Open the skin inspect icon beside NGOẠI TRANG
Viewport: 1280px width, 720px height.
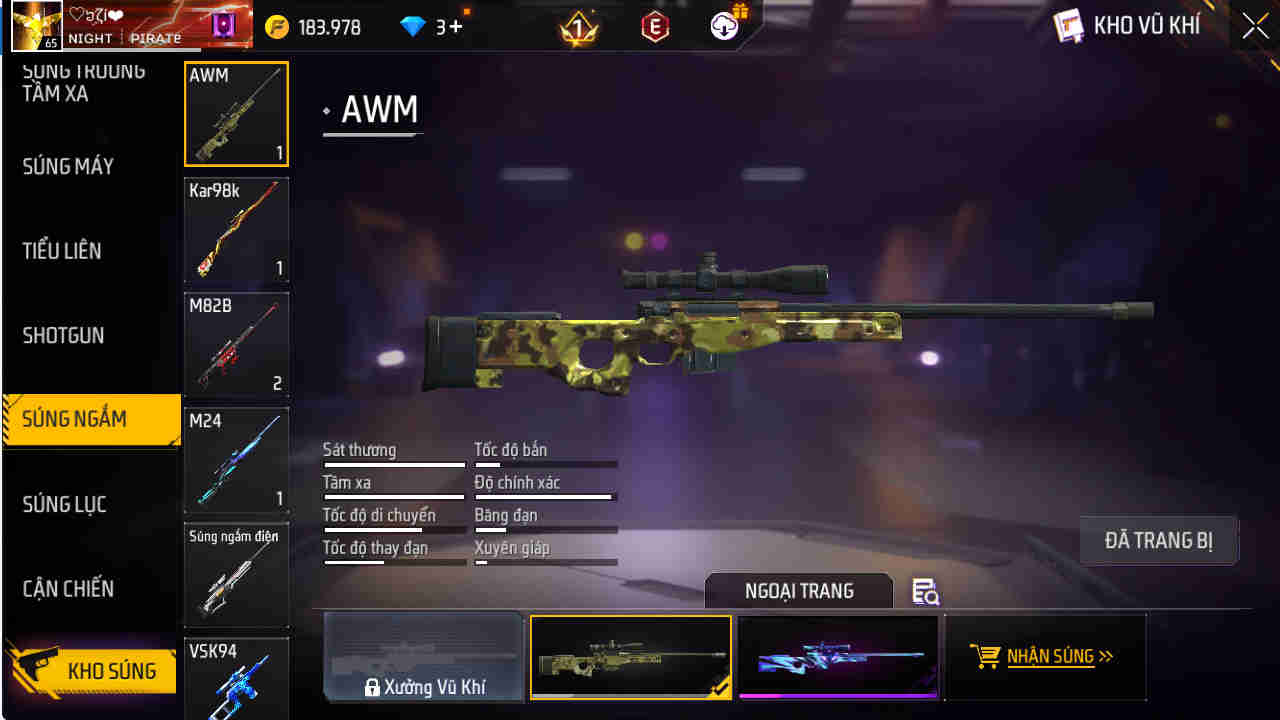pos(925,592)
